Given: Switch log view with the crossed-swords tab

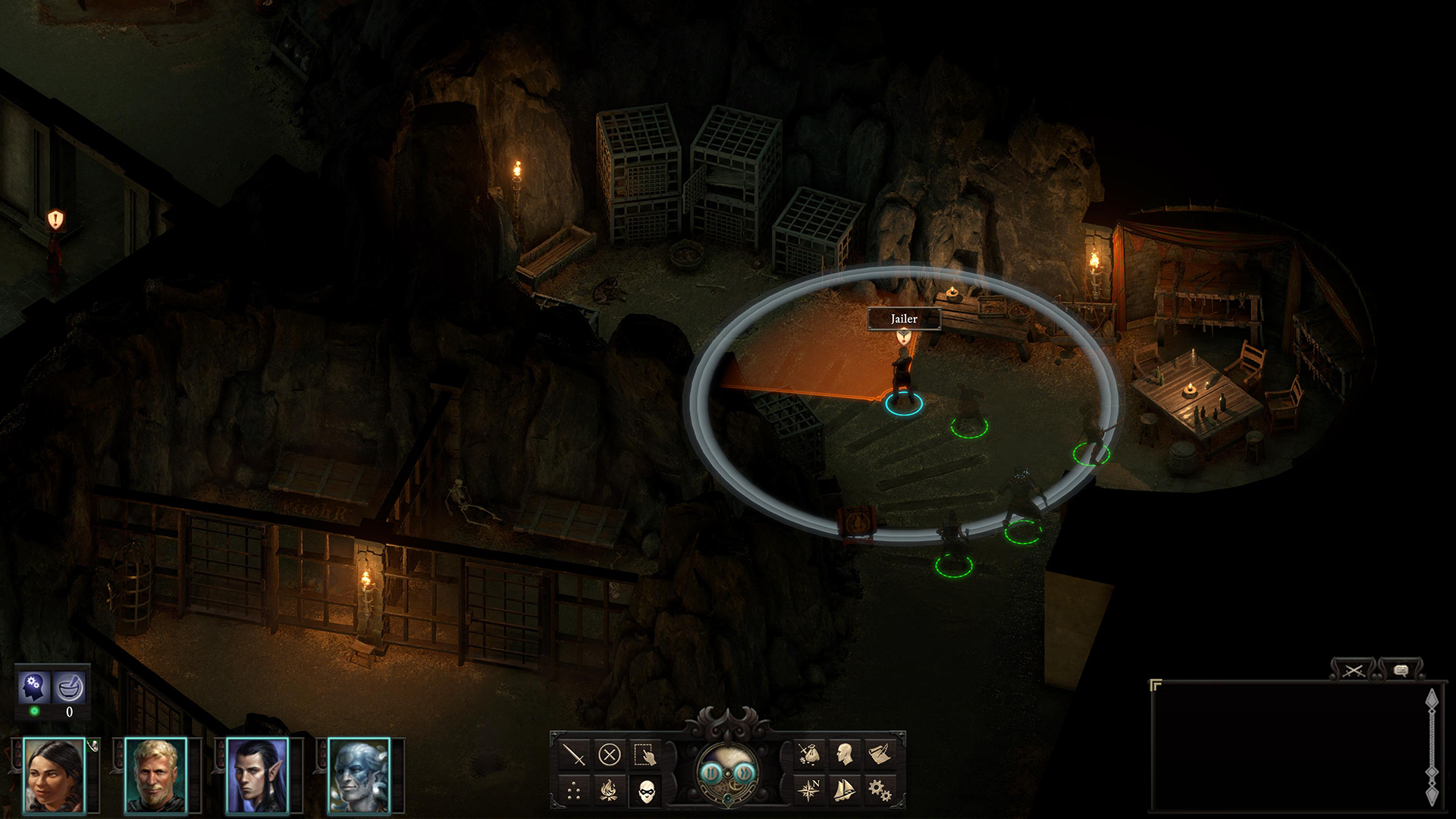Looking at the screenshot, I should point(1355,669).
